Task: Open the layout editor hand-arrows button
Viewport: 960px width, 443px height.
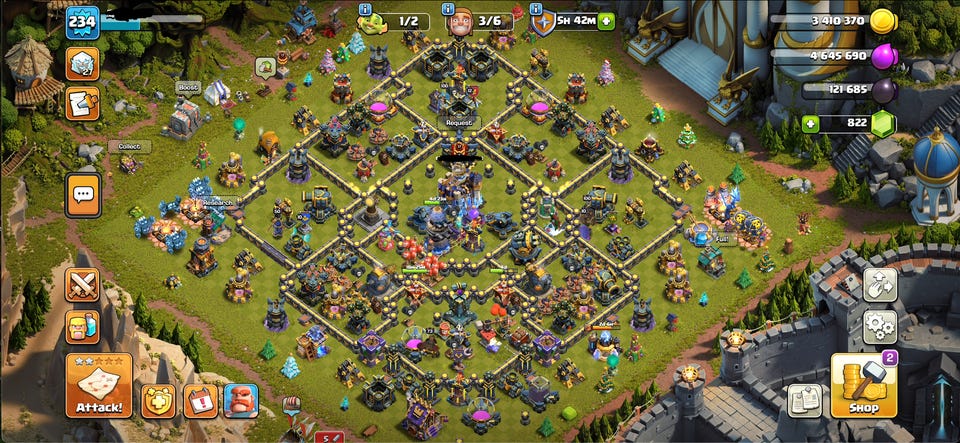Action: coord(880,284)
